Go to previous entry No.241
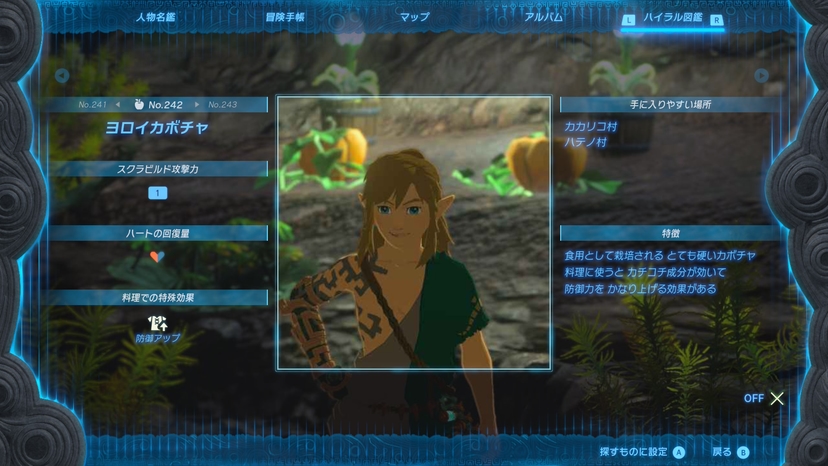Image resolution: width=828 pixels, height=466 pixels. tap(94, 104)
